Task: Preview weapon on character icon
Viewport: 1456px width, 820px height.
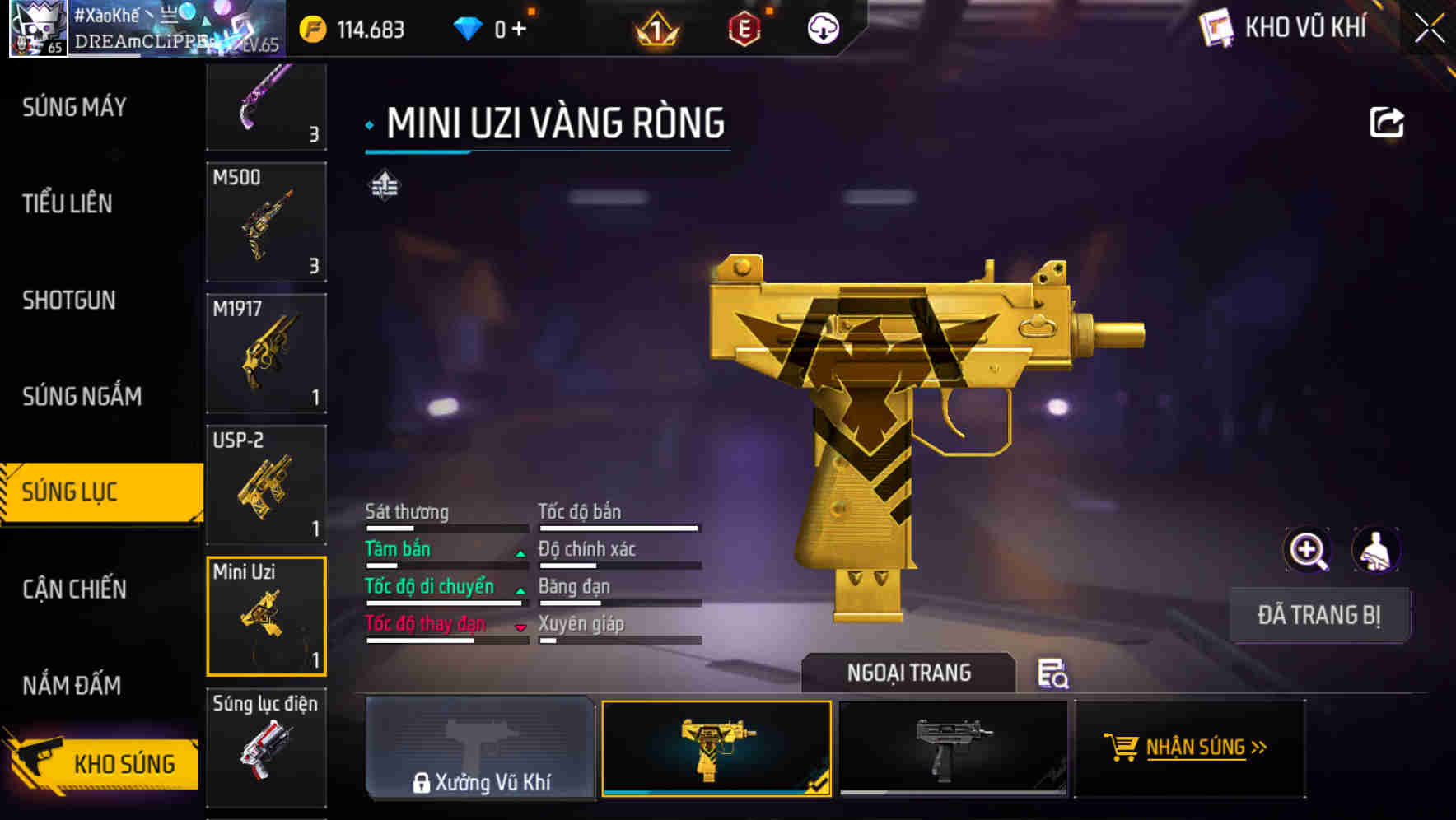Action: pos(1375,550)
